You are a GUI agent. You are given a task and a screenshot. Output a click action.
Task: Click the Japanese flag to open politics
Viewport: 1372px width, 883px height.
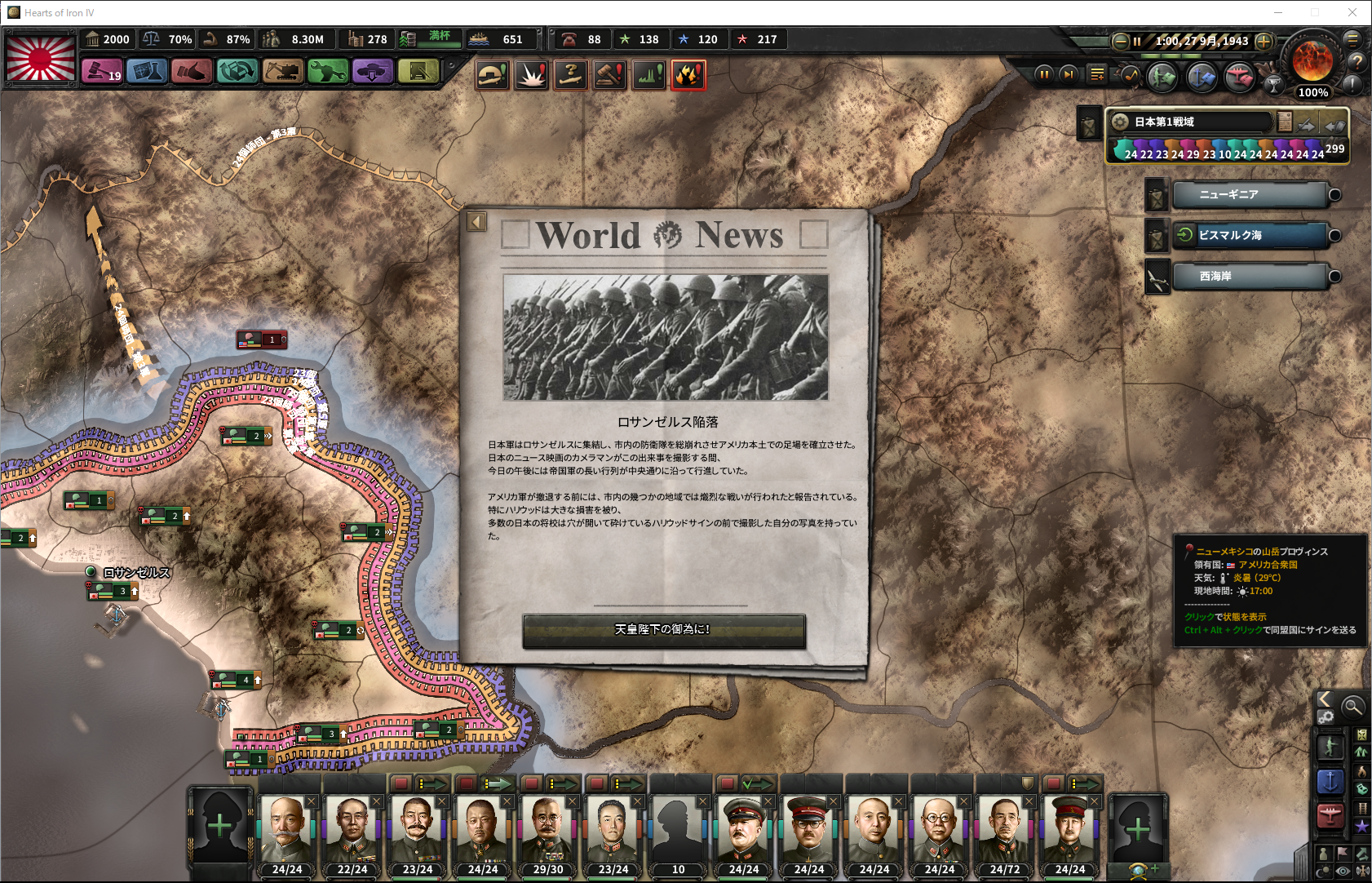(41, 56)
